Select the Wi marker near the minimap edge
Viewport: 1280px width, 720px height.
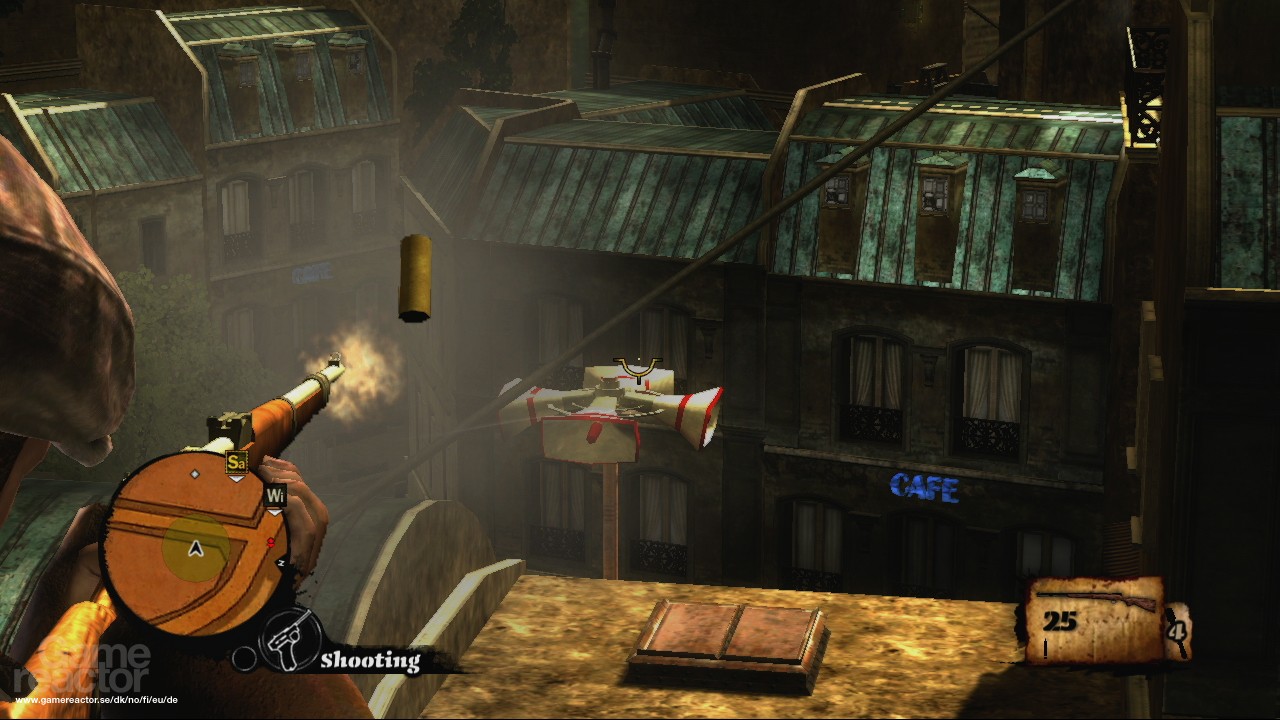(276, 496)
